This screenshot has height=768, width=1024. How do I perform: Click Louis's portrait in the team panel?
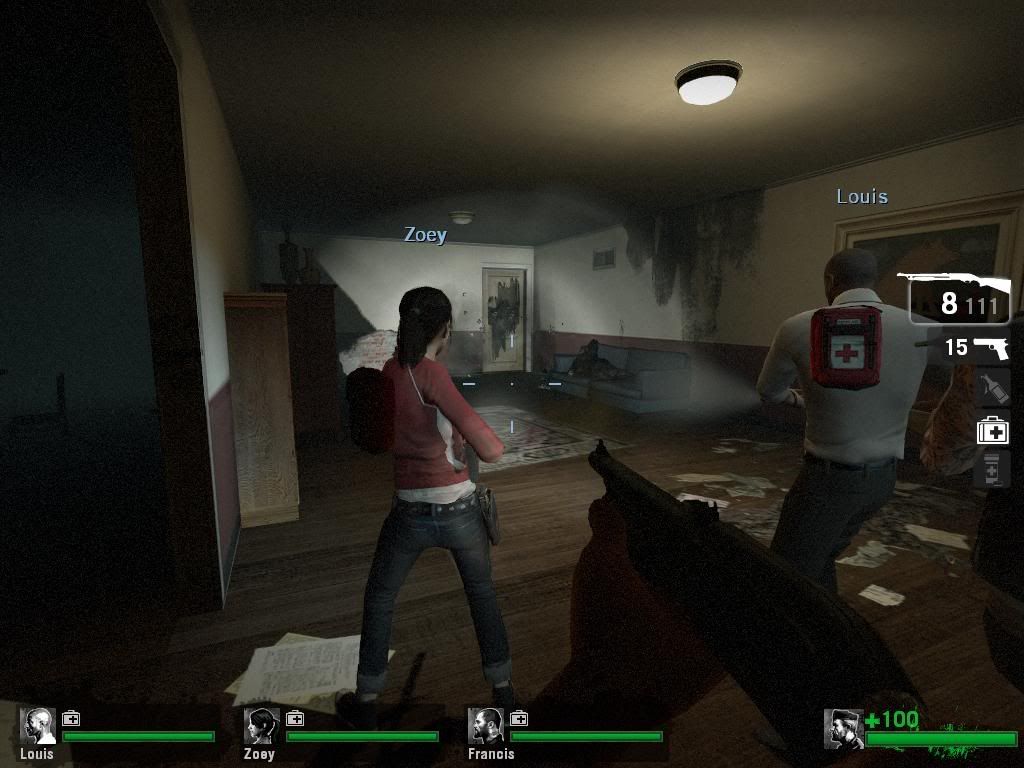click(x=39, y=726)
